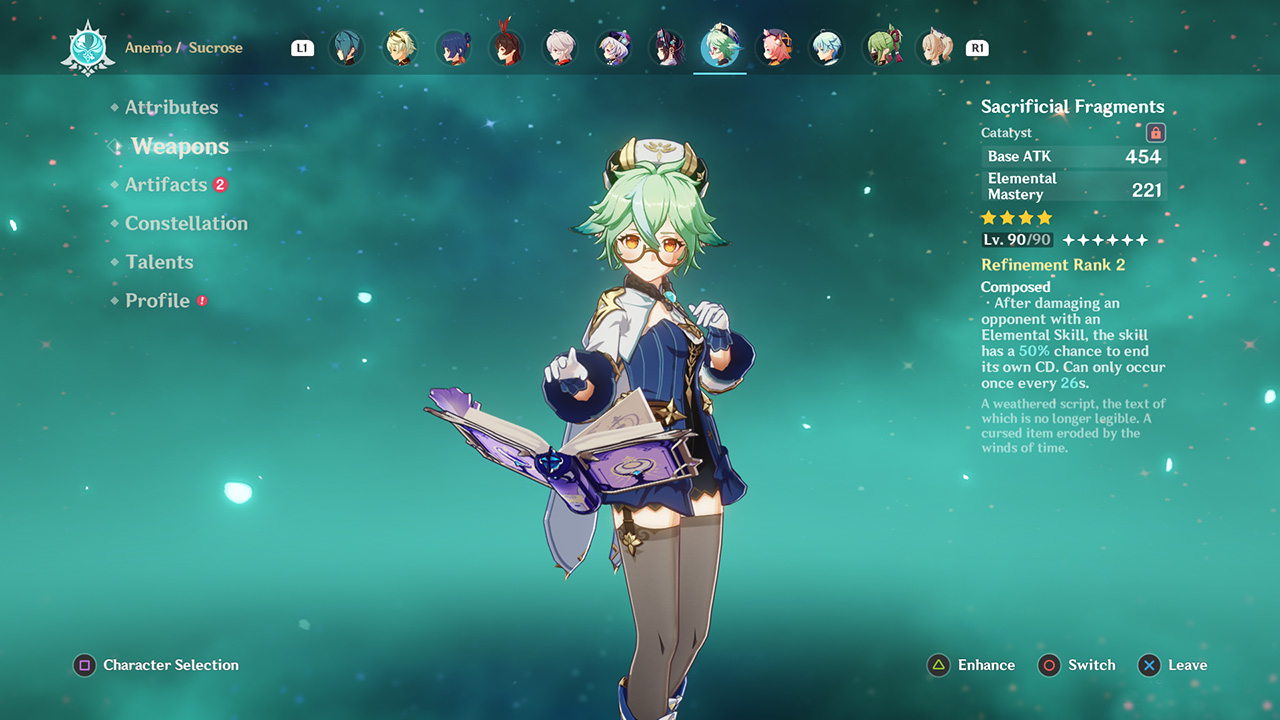Choose the green-haired character with red tassel
This screenshot has width=1280, height=720.
882,47
